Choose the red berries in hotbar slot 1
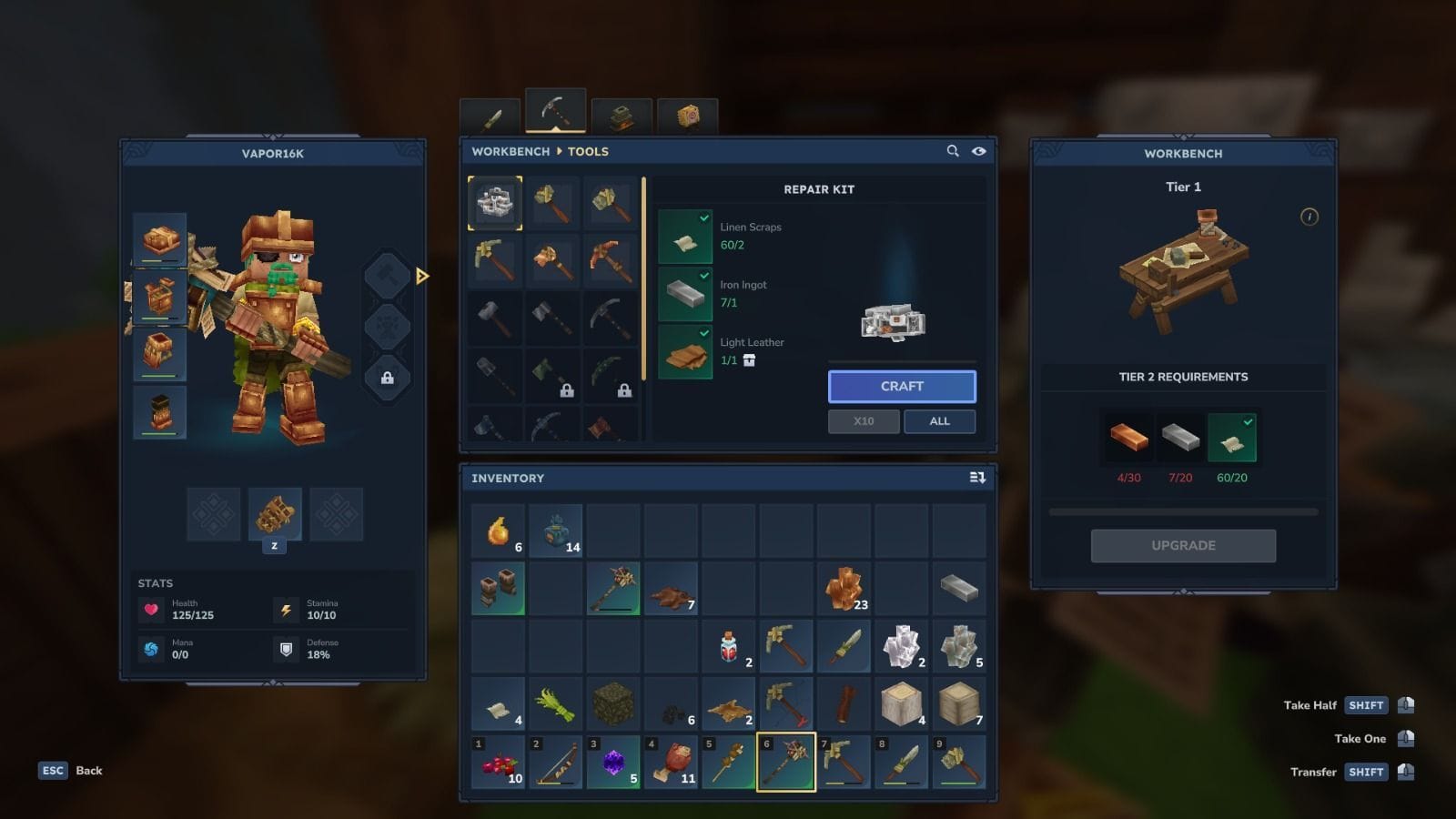1456x819 pixels. point(498,763)
